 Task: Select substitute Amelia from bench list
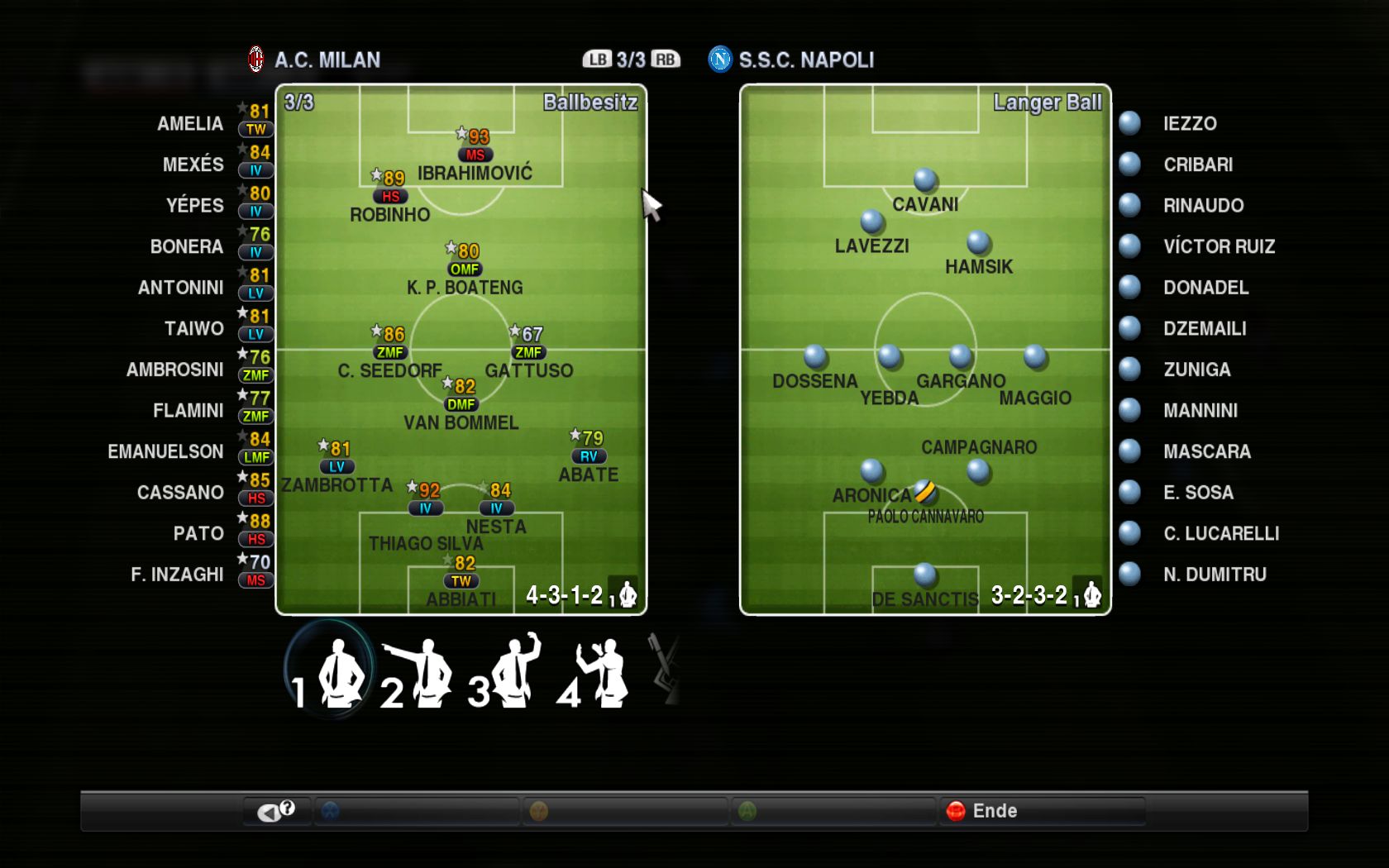point(190,124)
